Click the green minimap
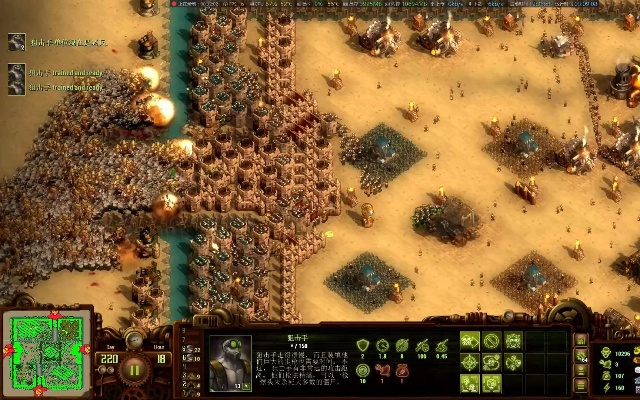Viewport: 640px width, 400px height. (x=47, y=351)
